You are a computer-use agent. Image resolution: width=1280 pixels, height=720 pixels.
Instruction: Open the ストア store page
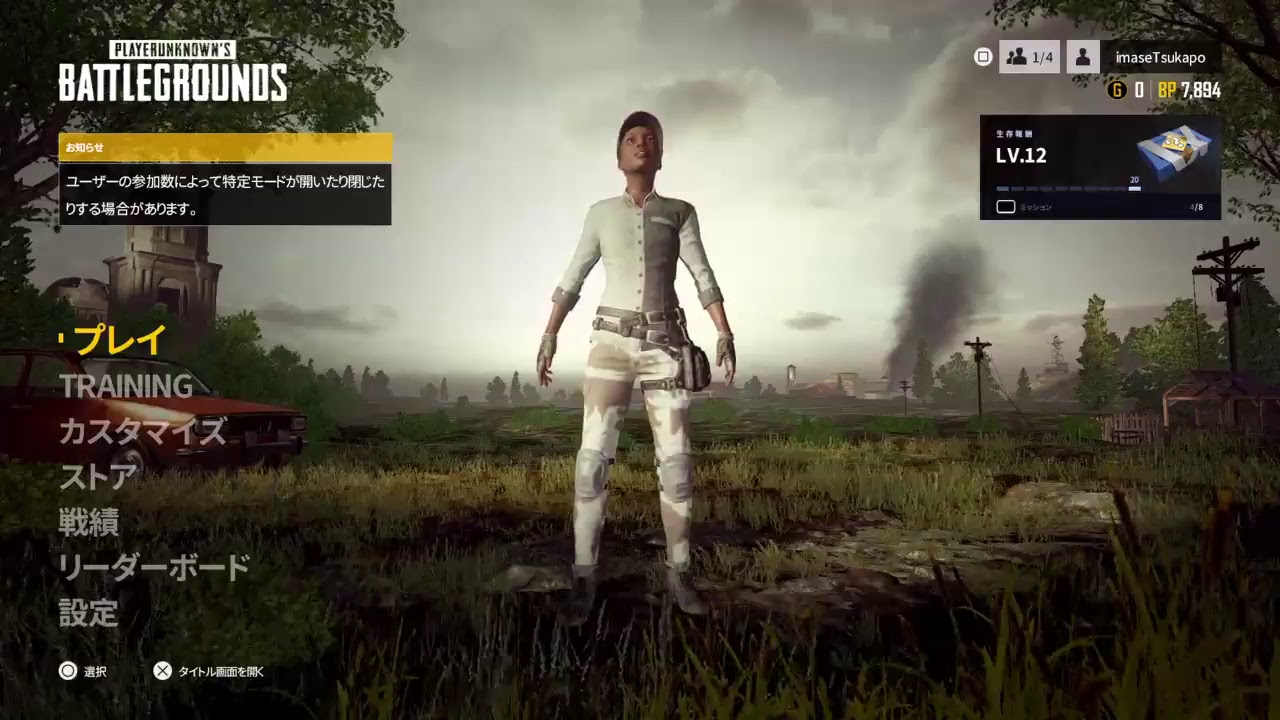click(100, 477)
